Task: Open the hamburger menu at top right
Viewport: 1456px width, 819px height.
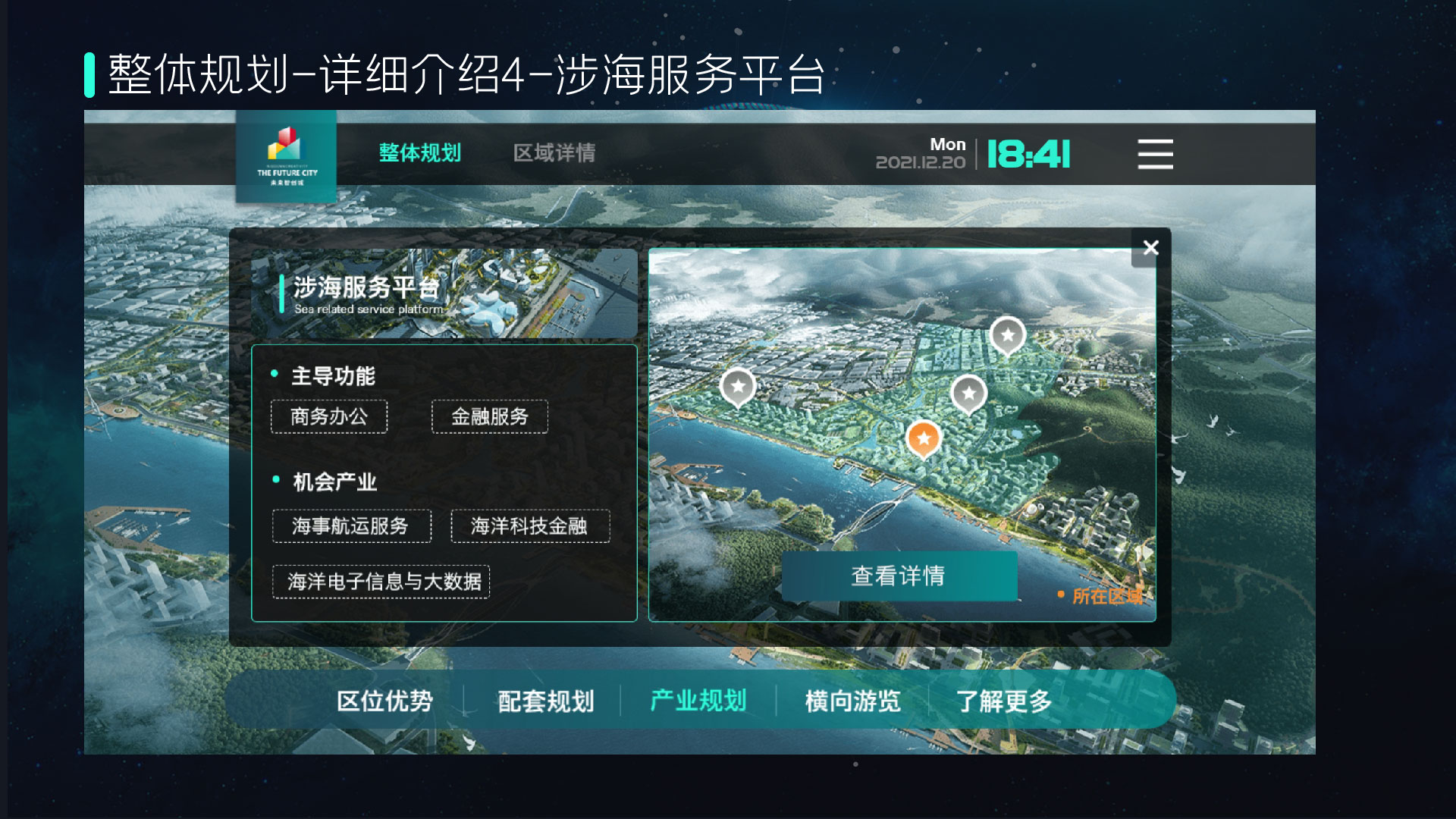Action: coord(1155,154)
